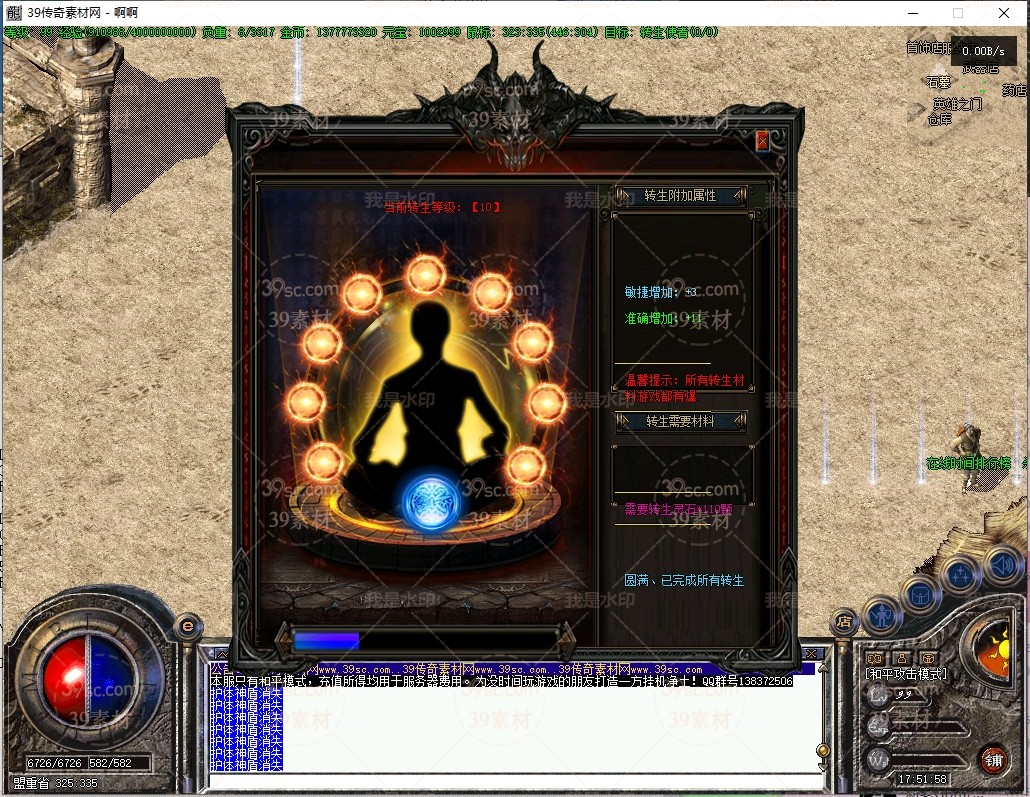Open the 店 shop button
The height and width of the screenshot is (797, 1030).
[845, 621]
